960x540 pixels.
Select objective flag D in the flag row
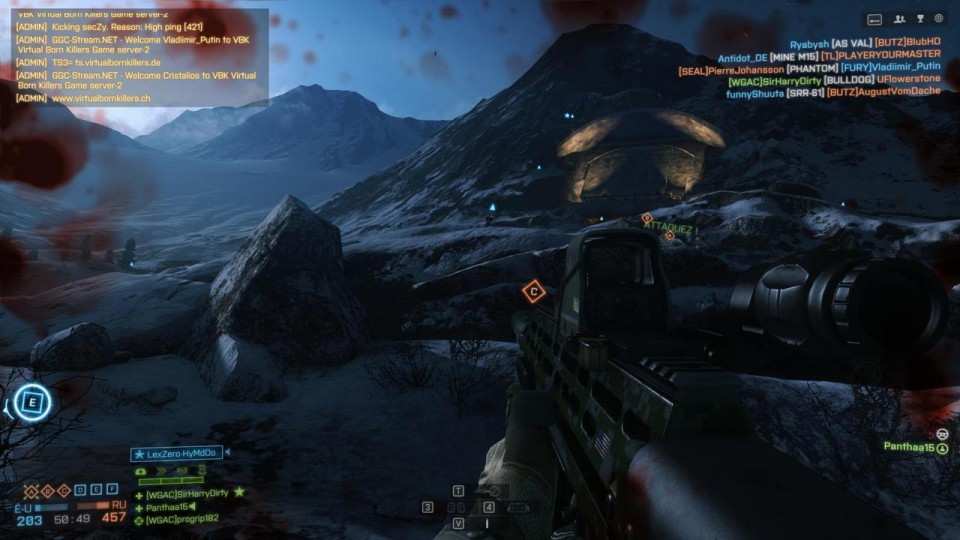point(80,490)
